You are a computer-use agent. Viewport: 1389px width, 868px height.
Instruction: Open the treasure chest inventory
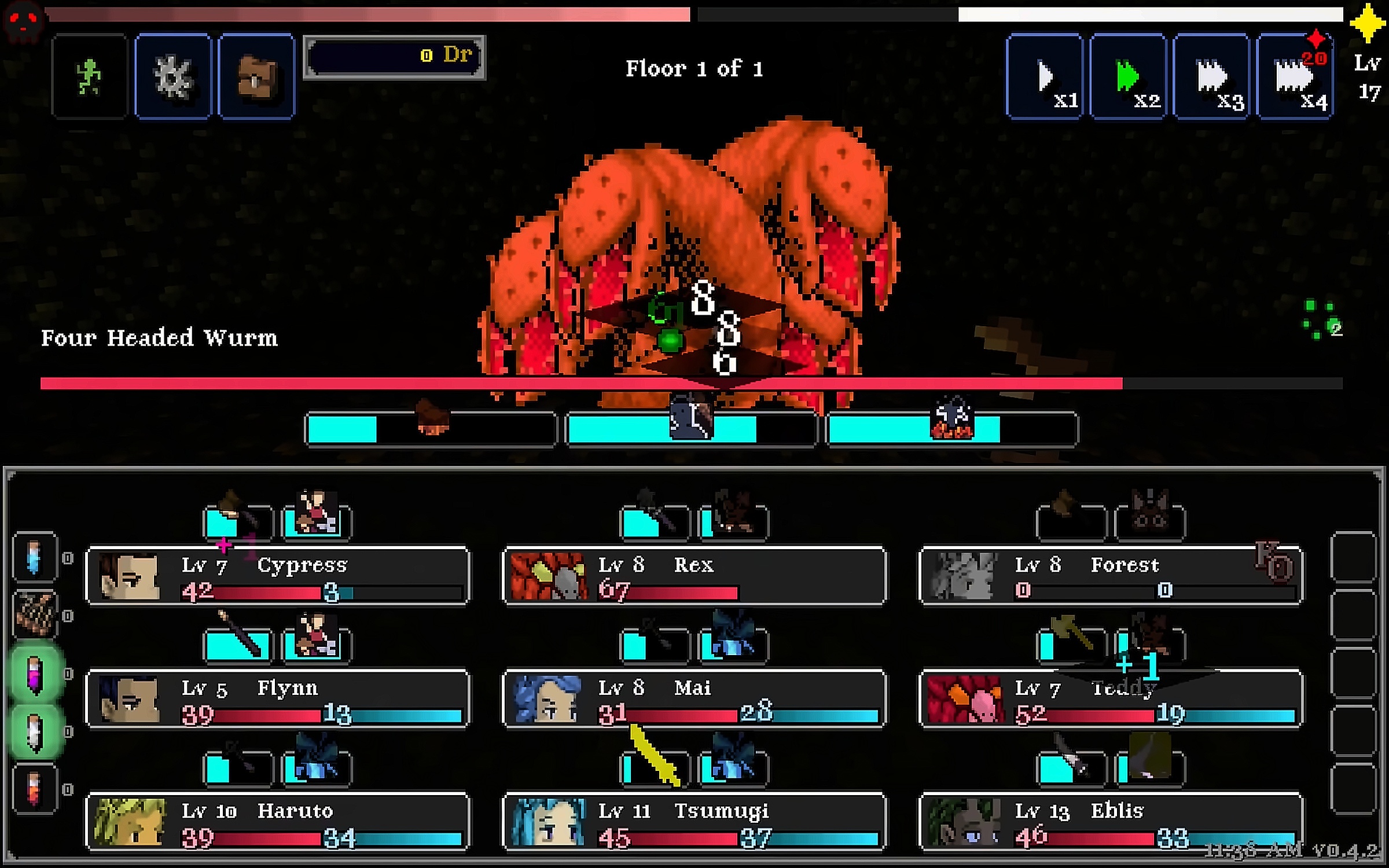tap(256, 76)
